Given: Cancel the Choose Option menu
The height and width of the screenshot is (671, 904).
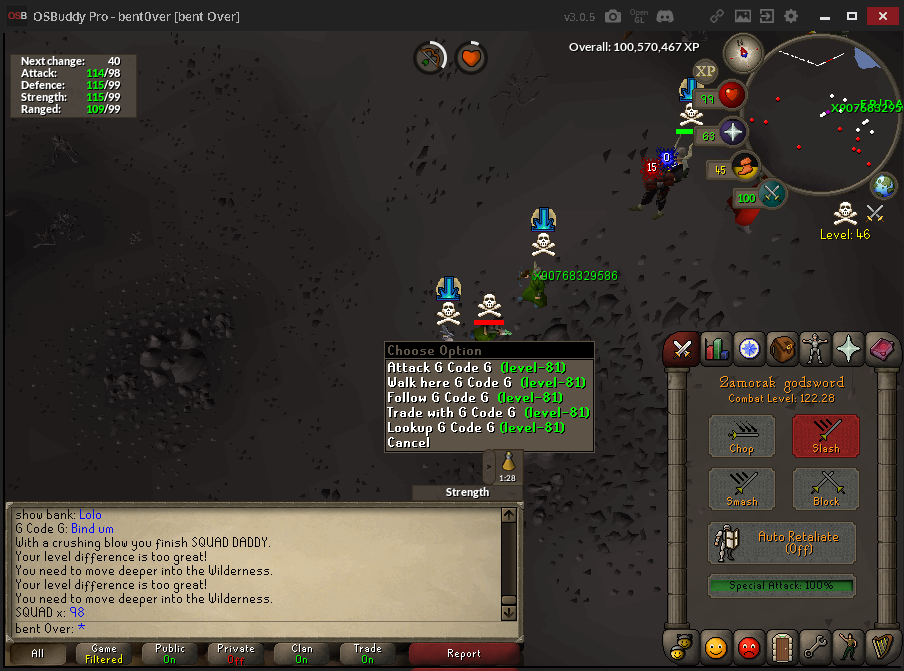Looking at the screenshot, I should click(409, 443).
